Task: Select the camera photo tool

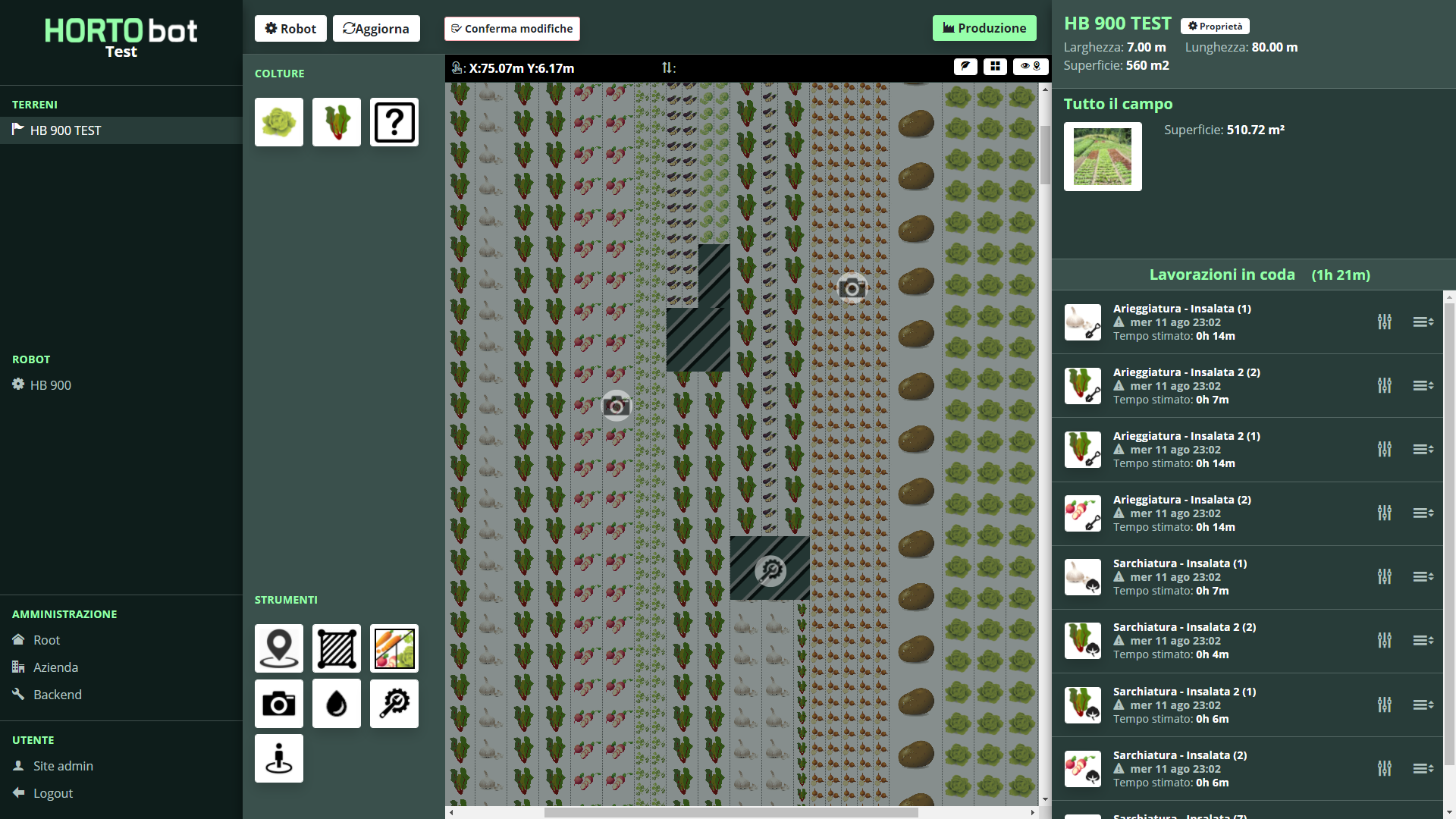Action: click(x=279, y=704)
